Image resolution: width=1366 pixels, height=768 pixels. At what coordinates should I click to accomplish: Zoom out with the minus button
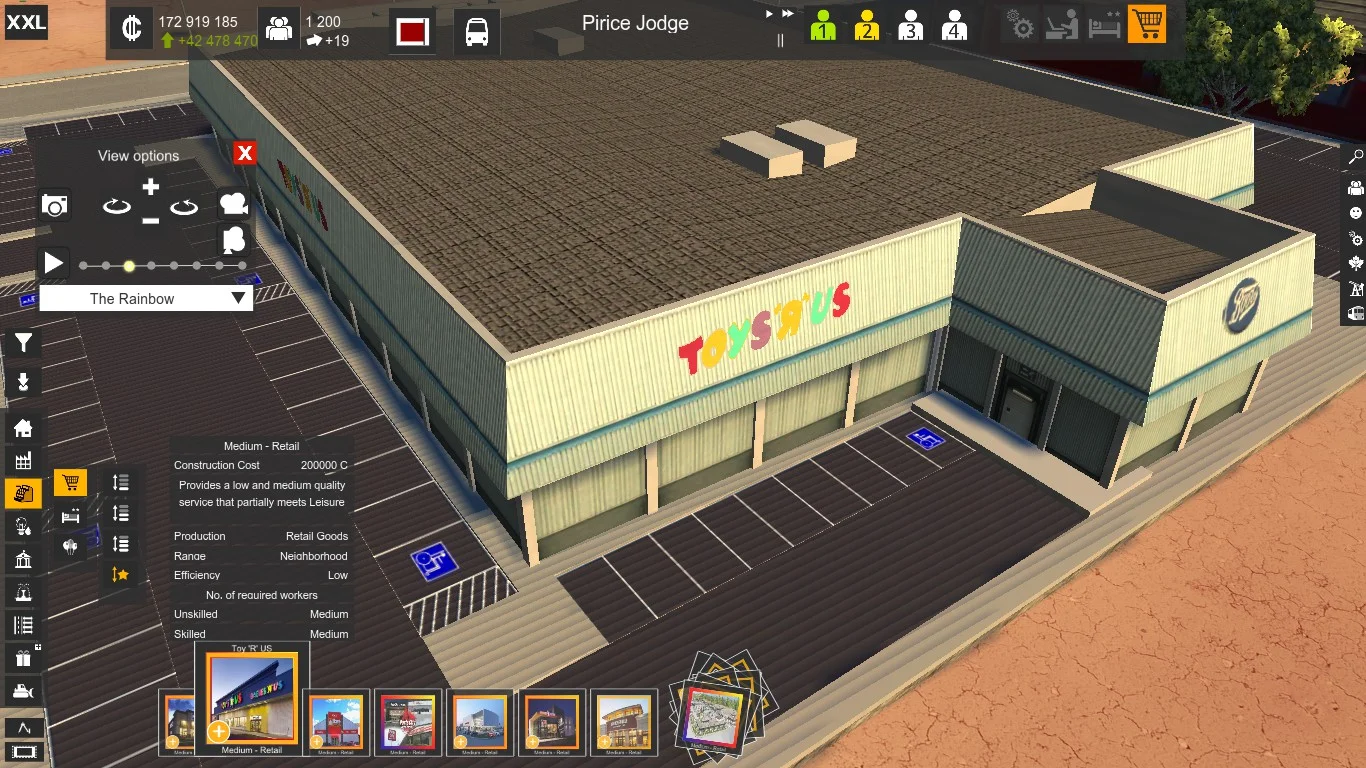pyautogui.click(x=150, y=220)
